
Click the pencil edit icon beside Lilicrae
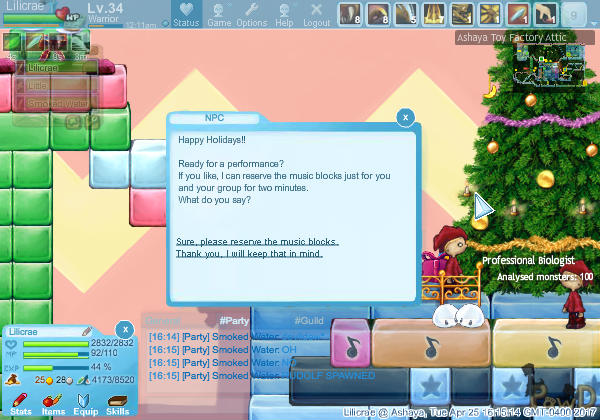[87, 330]
